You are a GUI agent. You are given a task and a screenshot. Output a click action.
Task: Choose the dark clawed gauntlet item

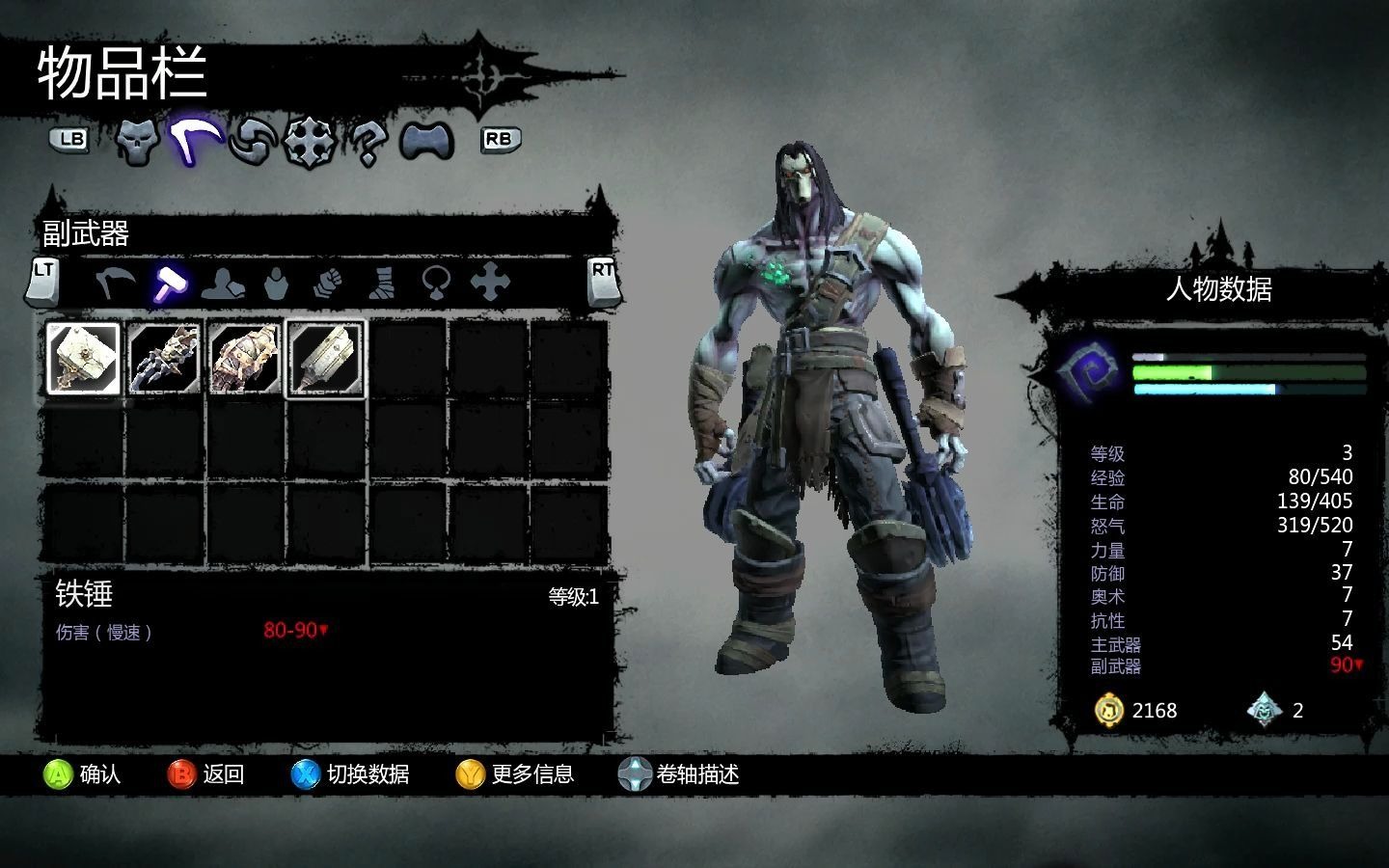pyautogui.click(x=165, y=359)
